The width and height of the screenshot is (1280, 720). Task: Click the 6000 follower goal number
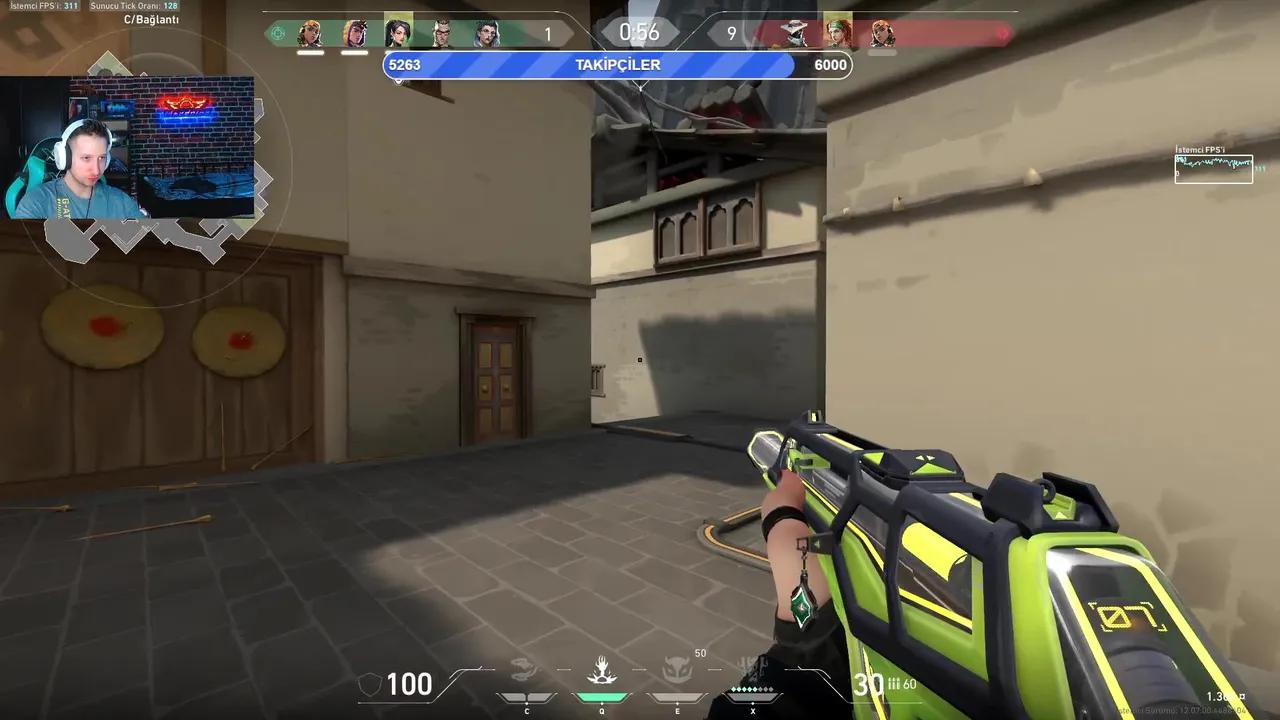[x=830, y=65]
